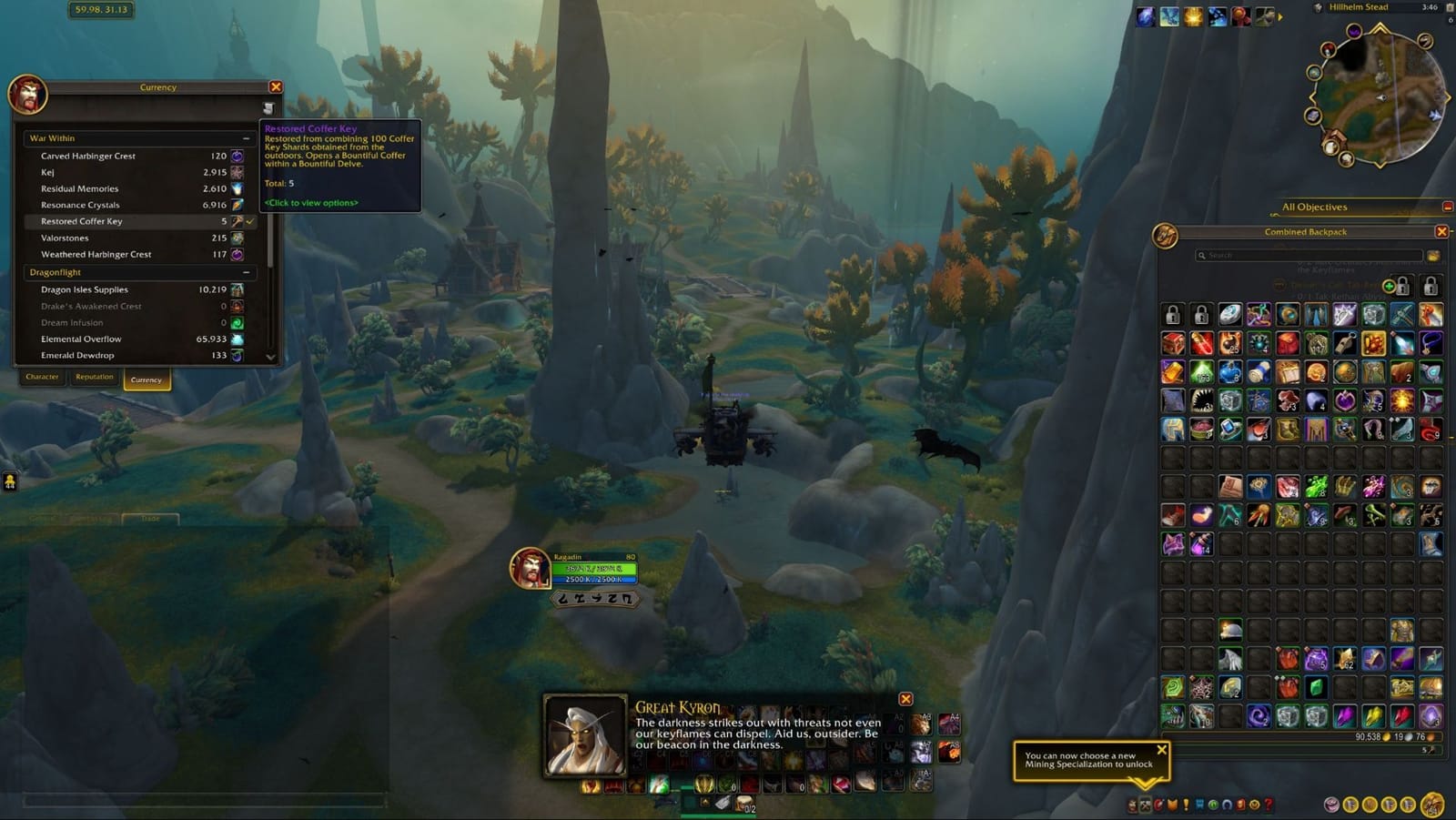Toggle the padlock on the leftmost bag slot
This screenshot has width=1456, height=820.
coord(1172,315)
